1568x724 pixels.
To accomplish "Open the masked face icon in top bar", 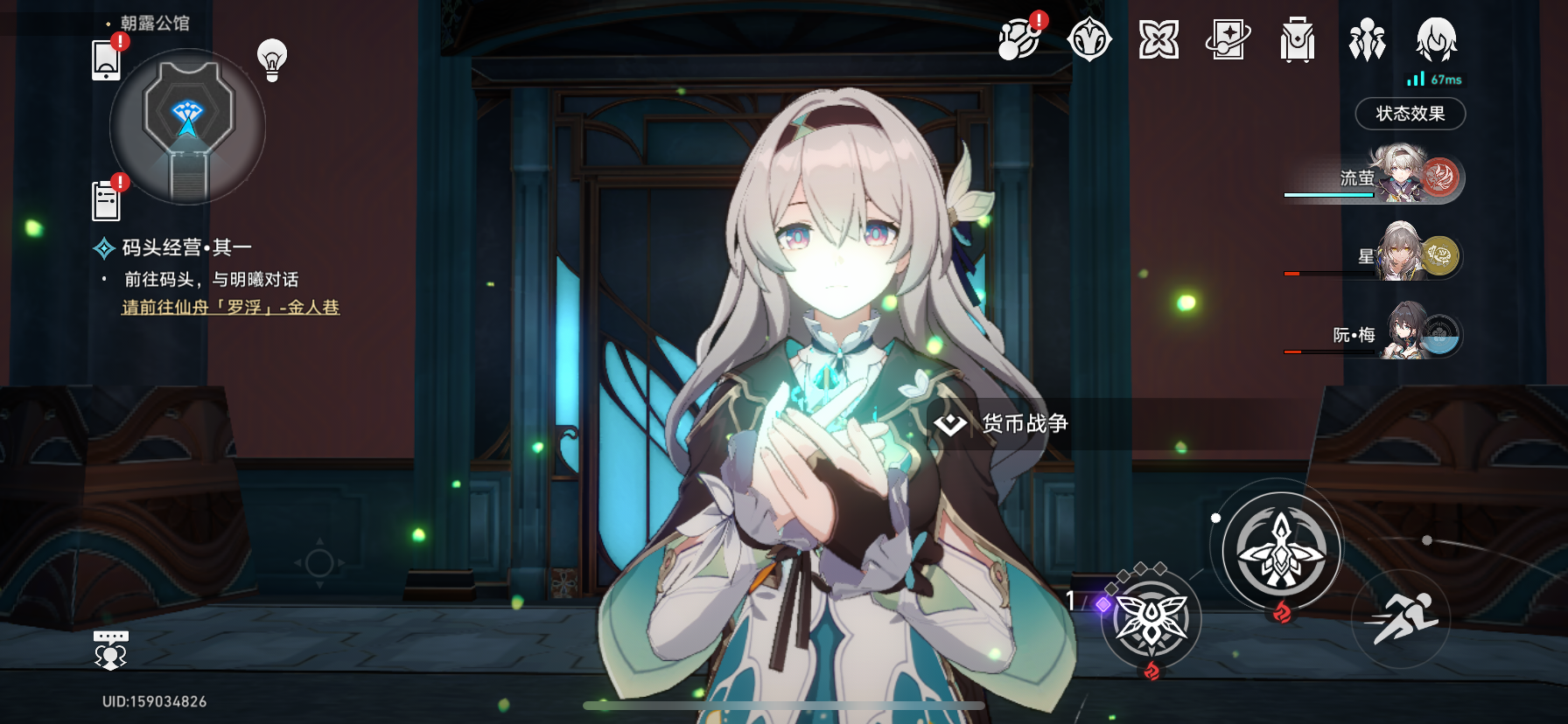I will pyautogui.click(x=1089, y=39).
